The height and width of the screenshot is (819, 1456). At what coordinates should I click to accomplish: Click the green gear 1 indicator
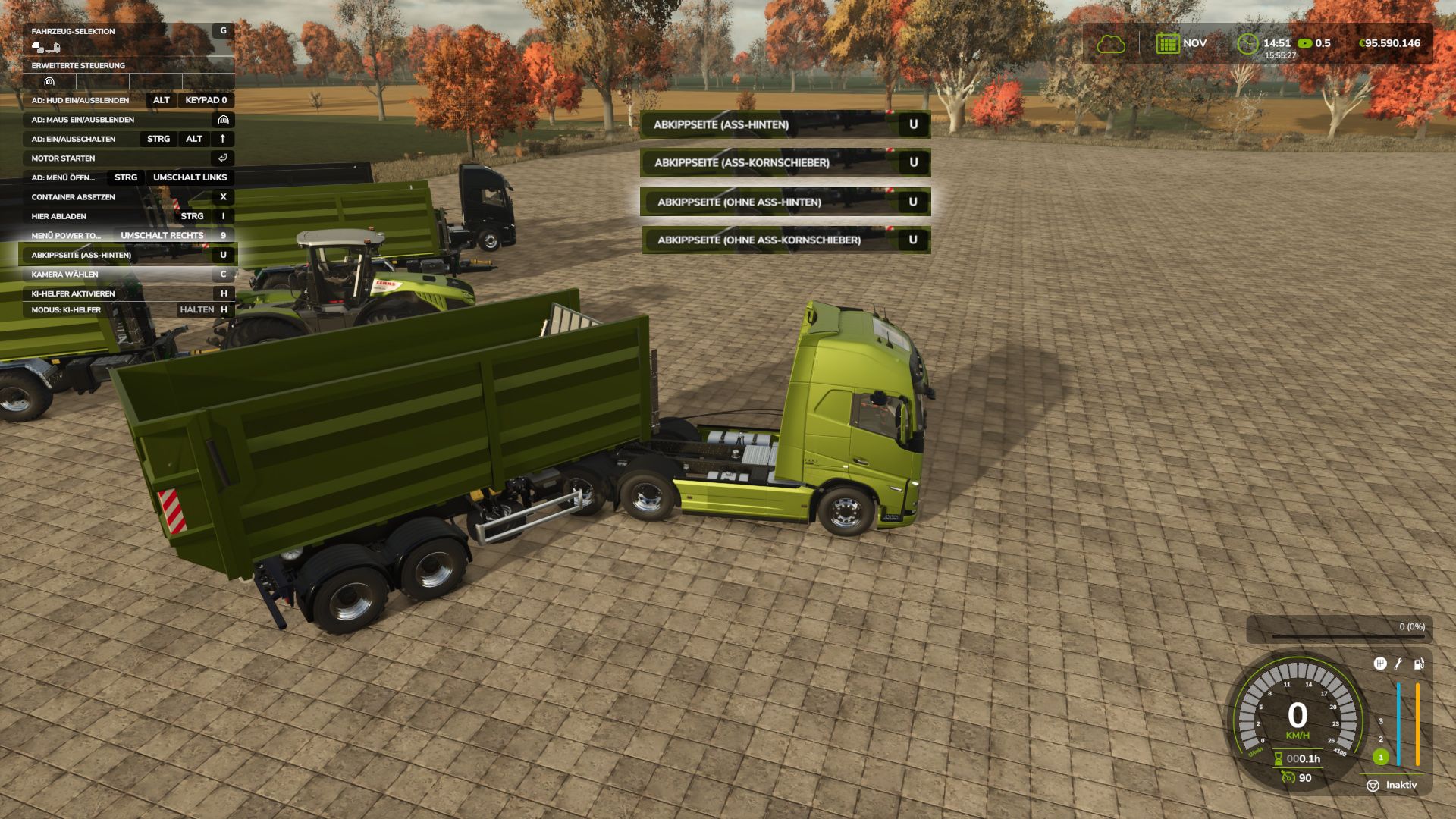point(1380,757)
